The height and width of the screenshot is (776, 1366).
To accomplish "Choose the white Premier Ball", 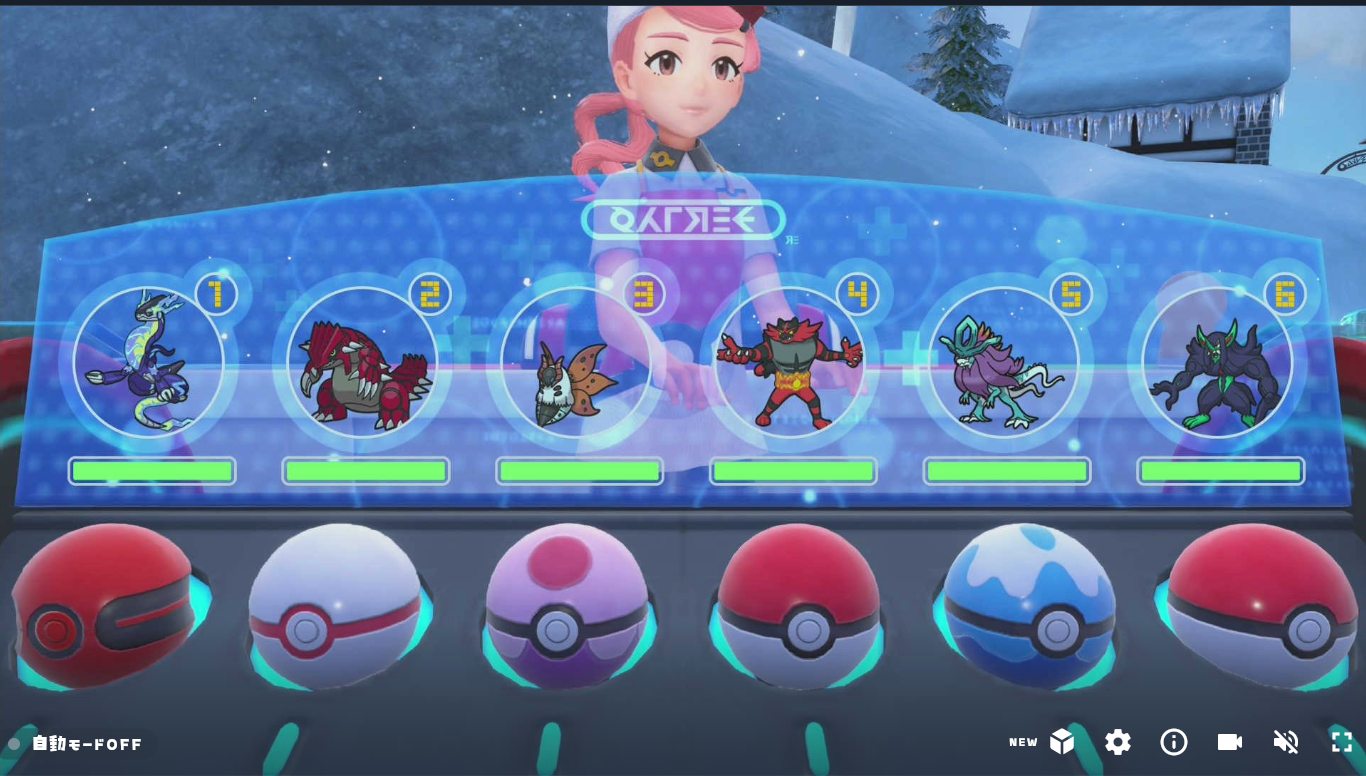I will point(335,606).
